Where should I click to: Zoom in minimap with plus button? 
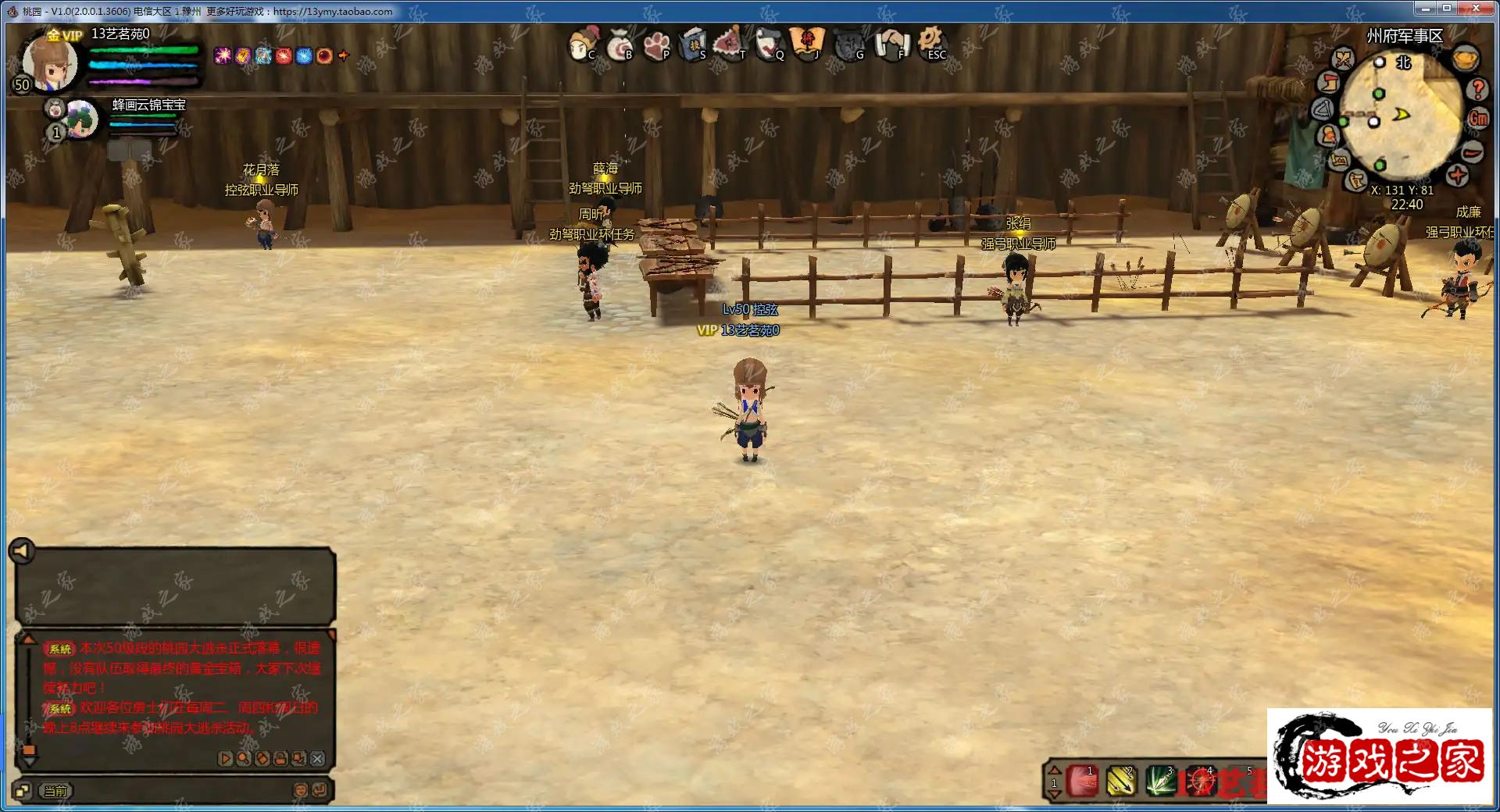click(1457, 176)
